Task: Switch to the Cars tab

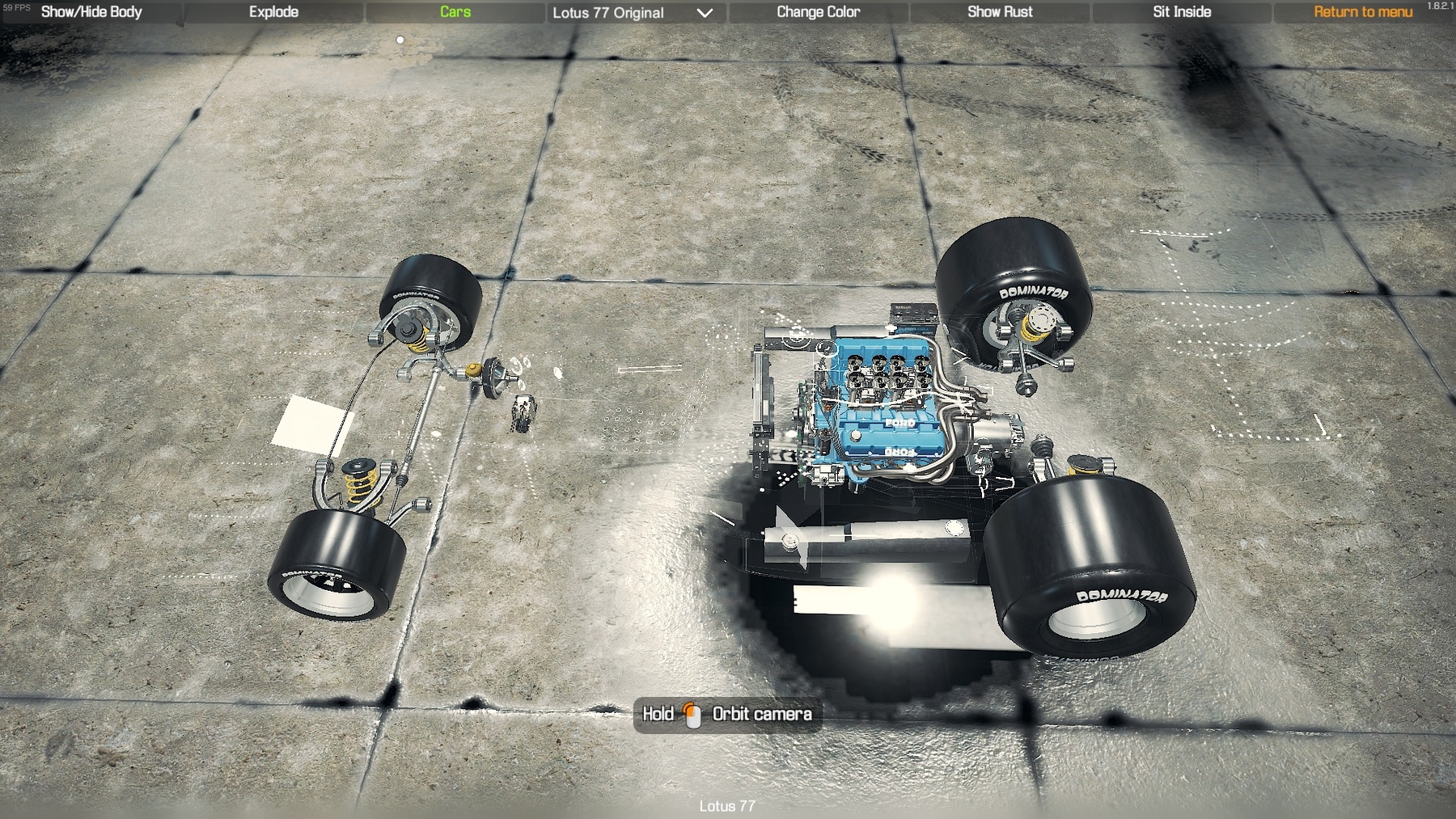Action: (455, 12)
